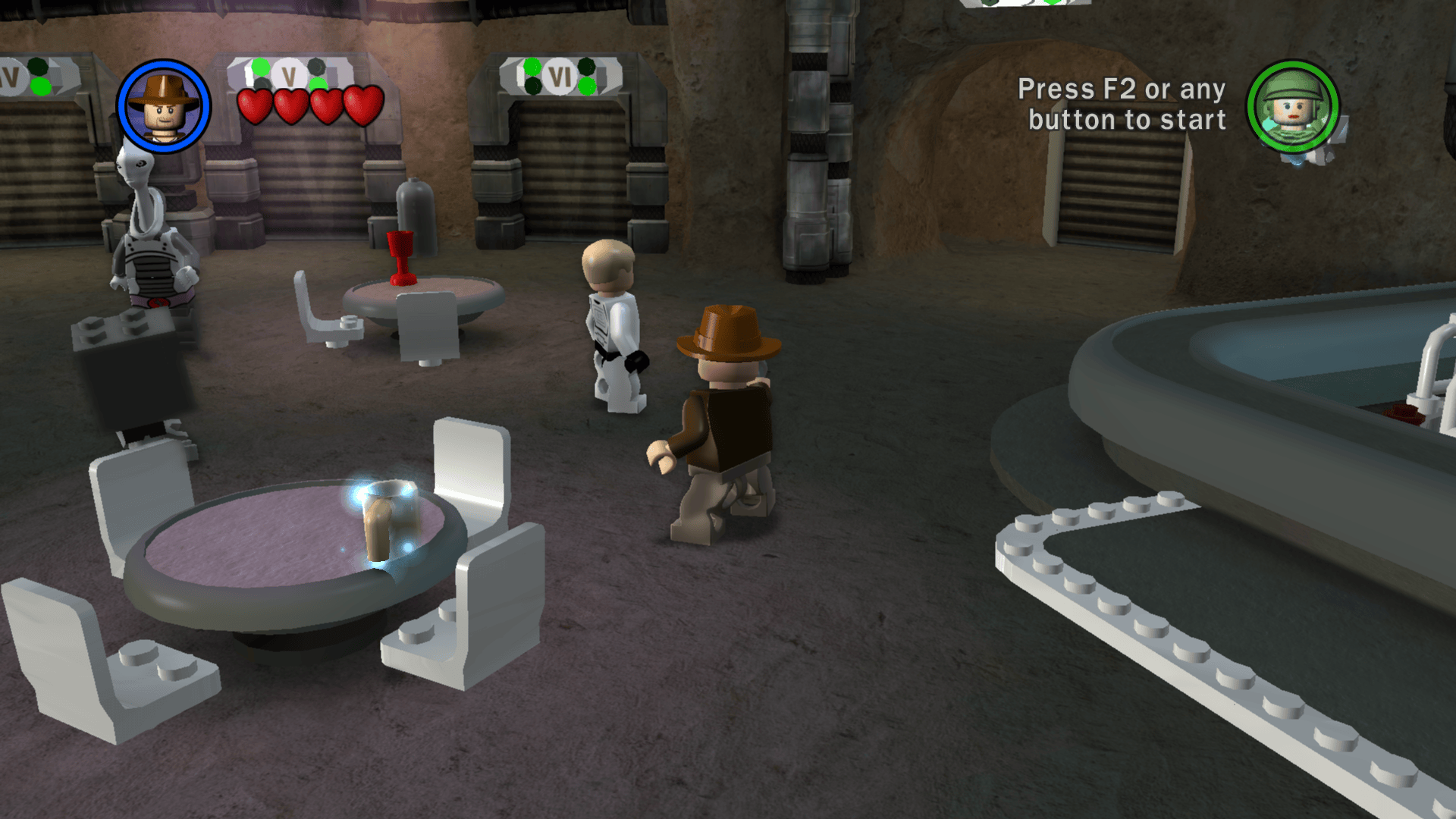Click the Indiana Jones player one portrait

pos(164,106)
